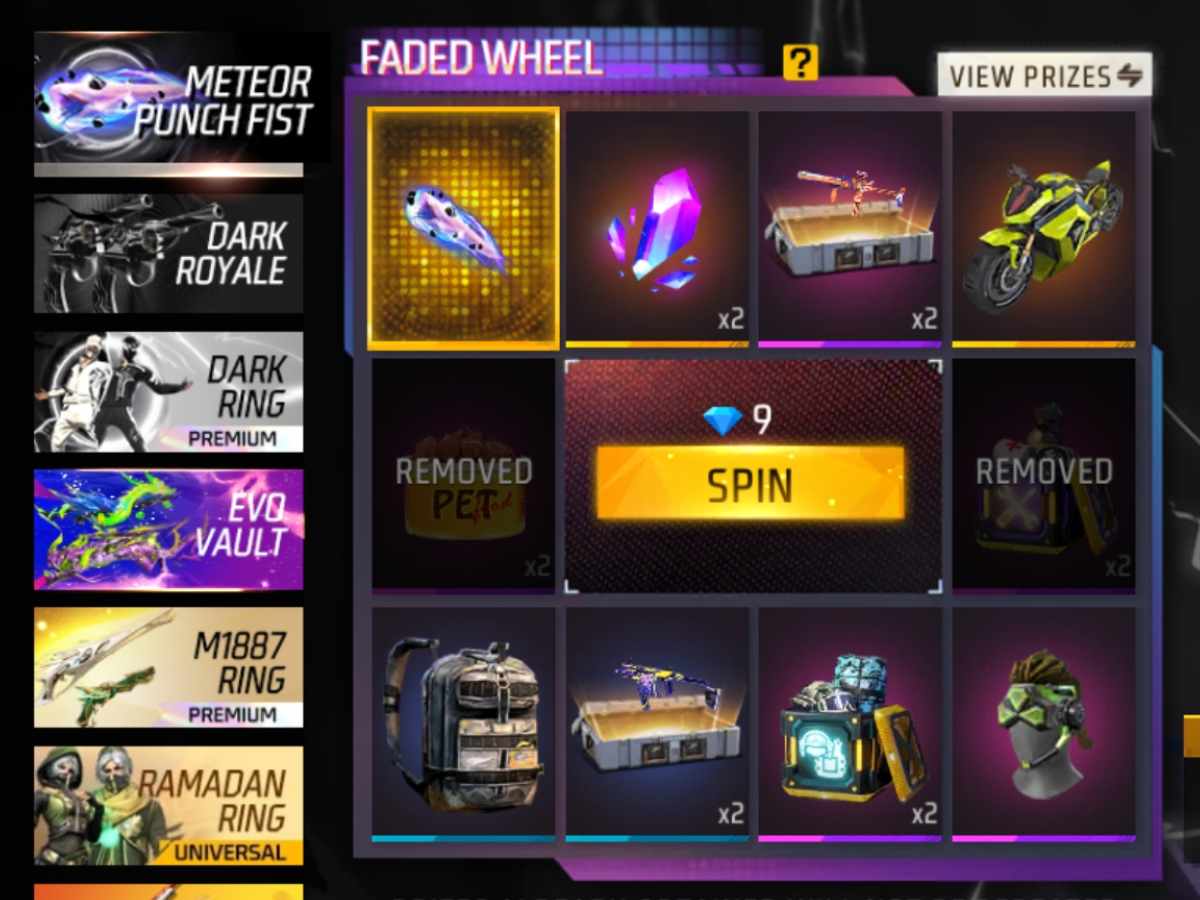
Task: Spin the Faded Wheel for 9 diamonds
Action: (750, 483)
